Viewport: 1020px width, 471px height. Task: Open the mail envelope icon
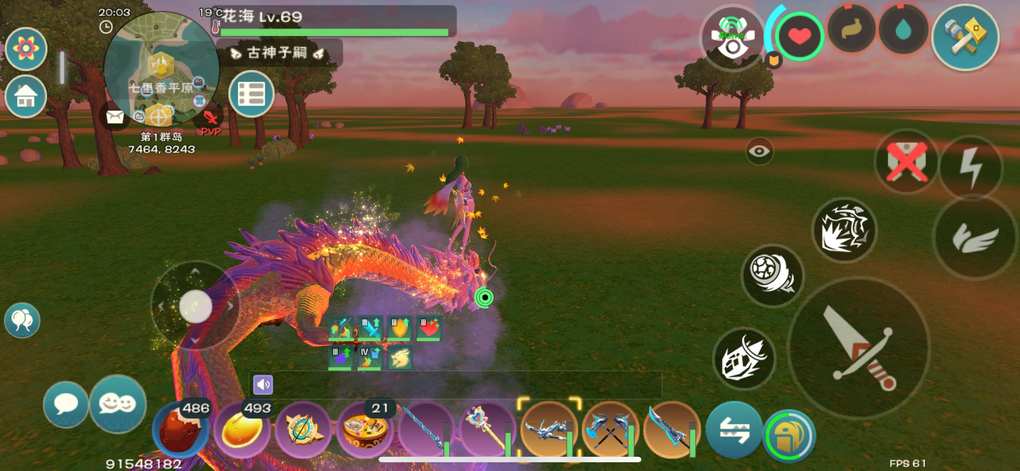click(115, 116)
